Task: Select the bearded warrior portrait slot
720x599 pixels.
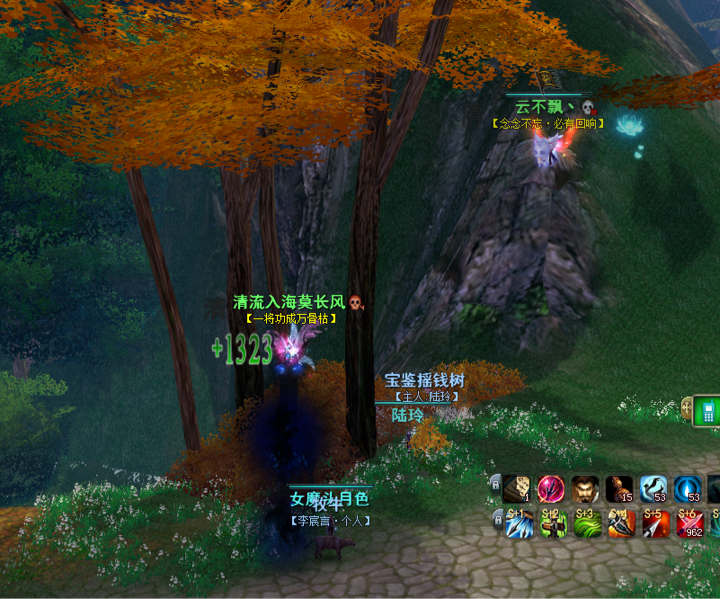Action: coord(585,488)
